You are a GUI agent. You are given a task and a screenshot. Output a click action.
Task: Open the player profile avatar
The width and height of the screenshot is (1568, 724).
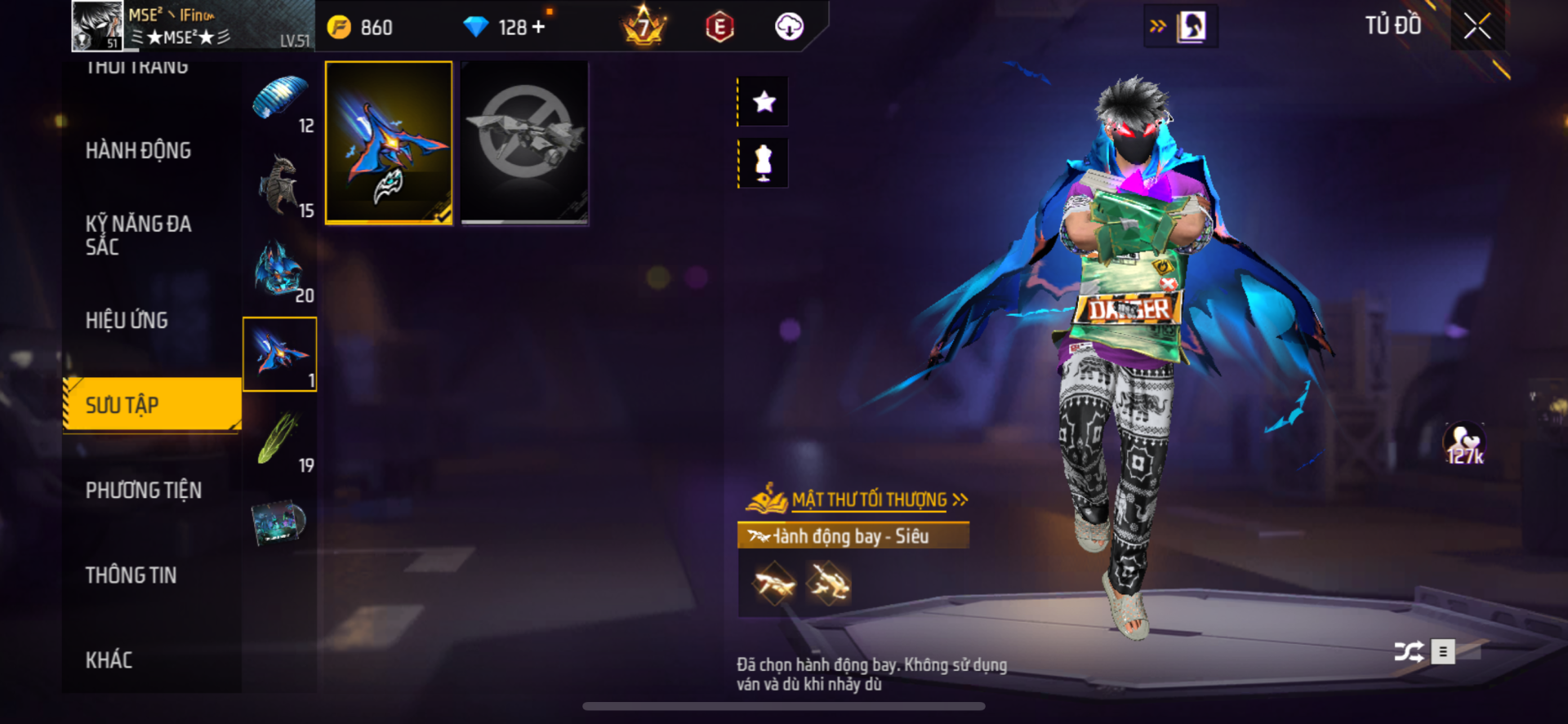pyautogui.click(x=97, y=25)
